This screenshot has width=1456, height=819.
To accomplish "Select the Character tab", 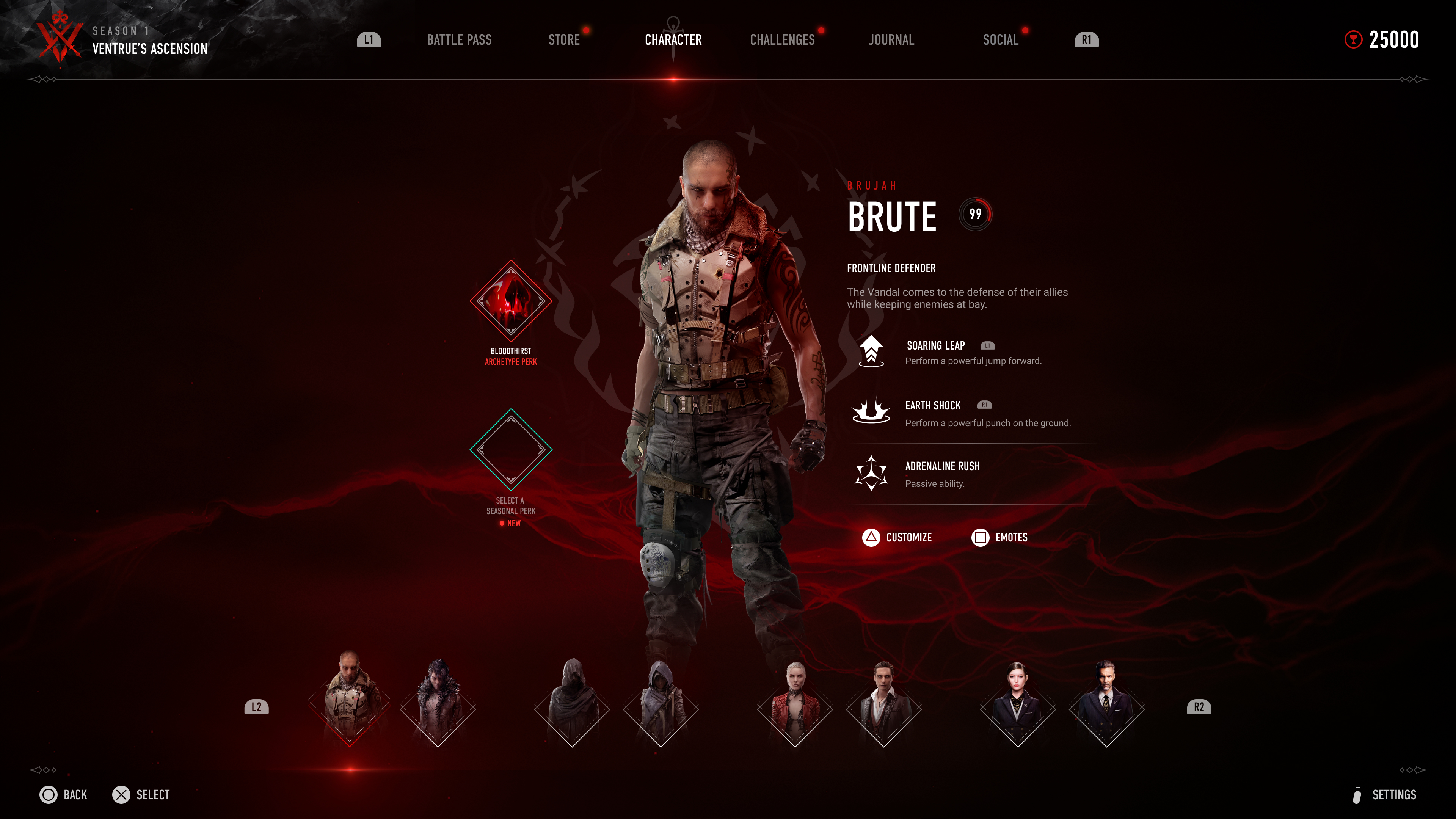I will pyautogui.click(x=673, y=39).
